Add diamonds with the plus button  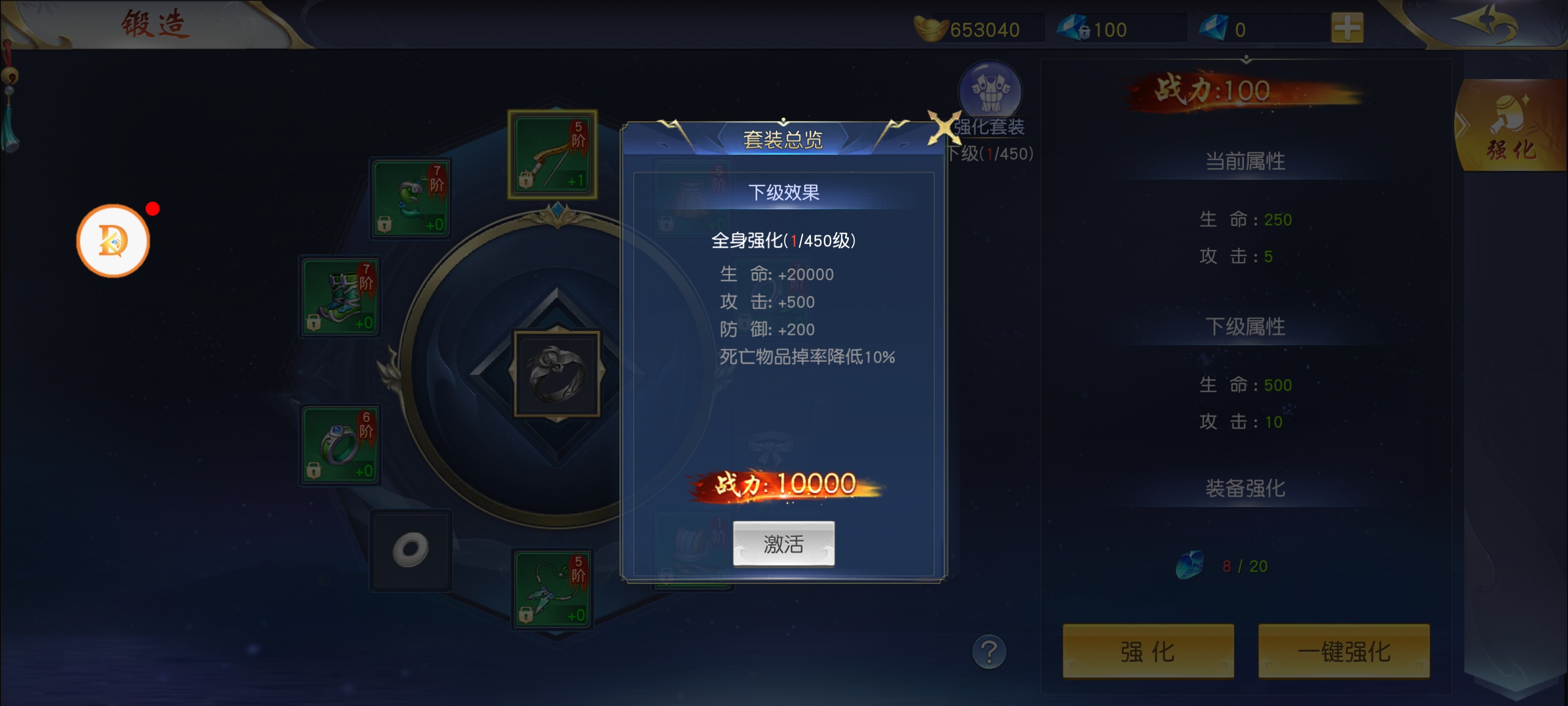(1347, 29)
